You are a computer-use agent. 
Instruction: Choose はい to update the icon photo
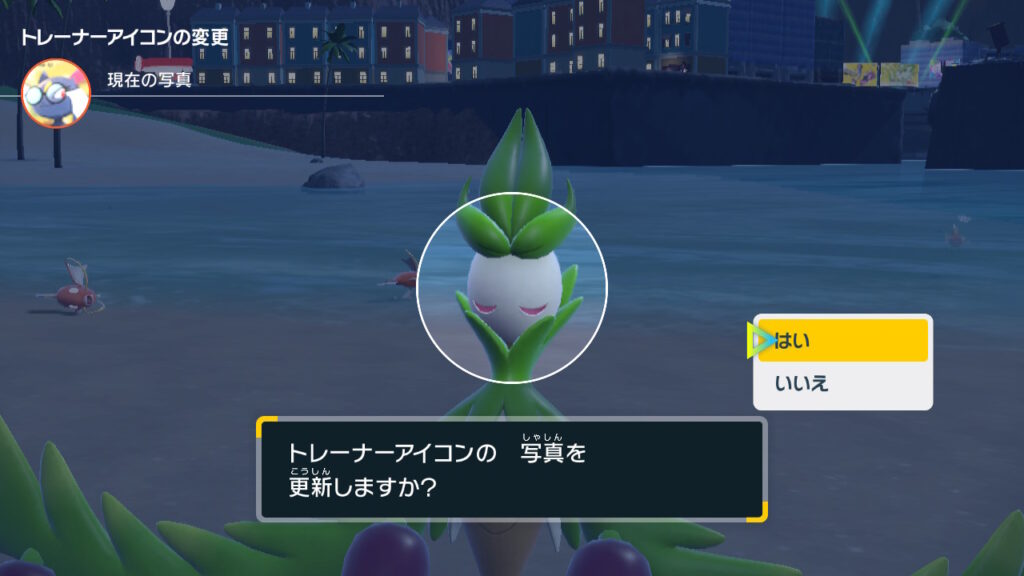point(843,342)
